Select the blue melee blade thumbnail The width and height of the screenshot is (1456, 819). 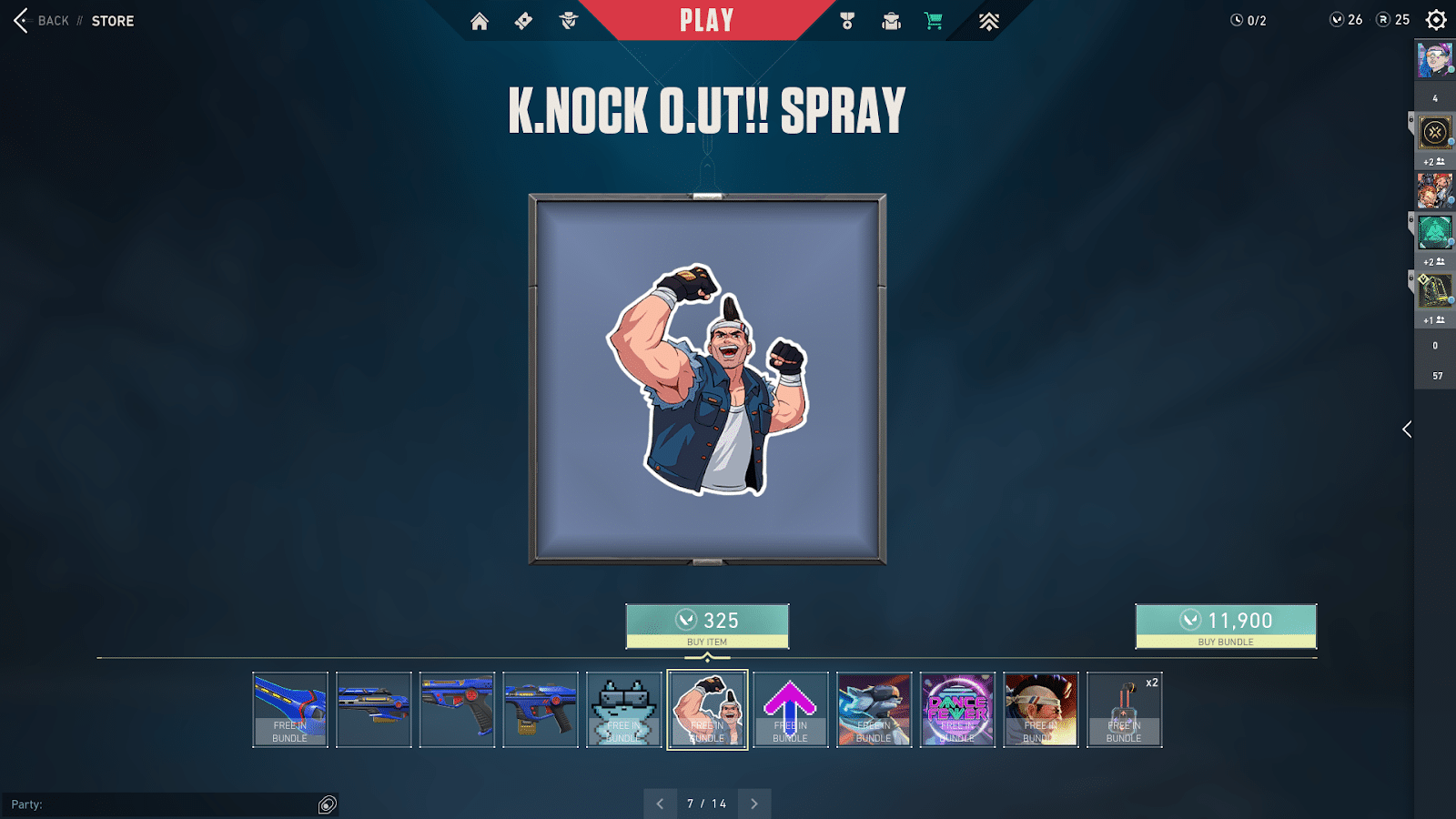point(290,710)
